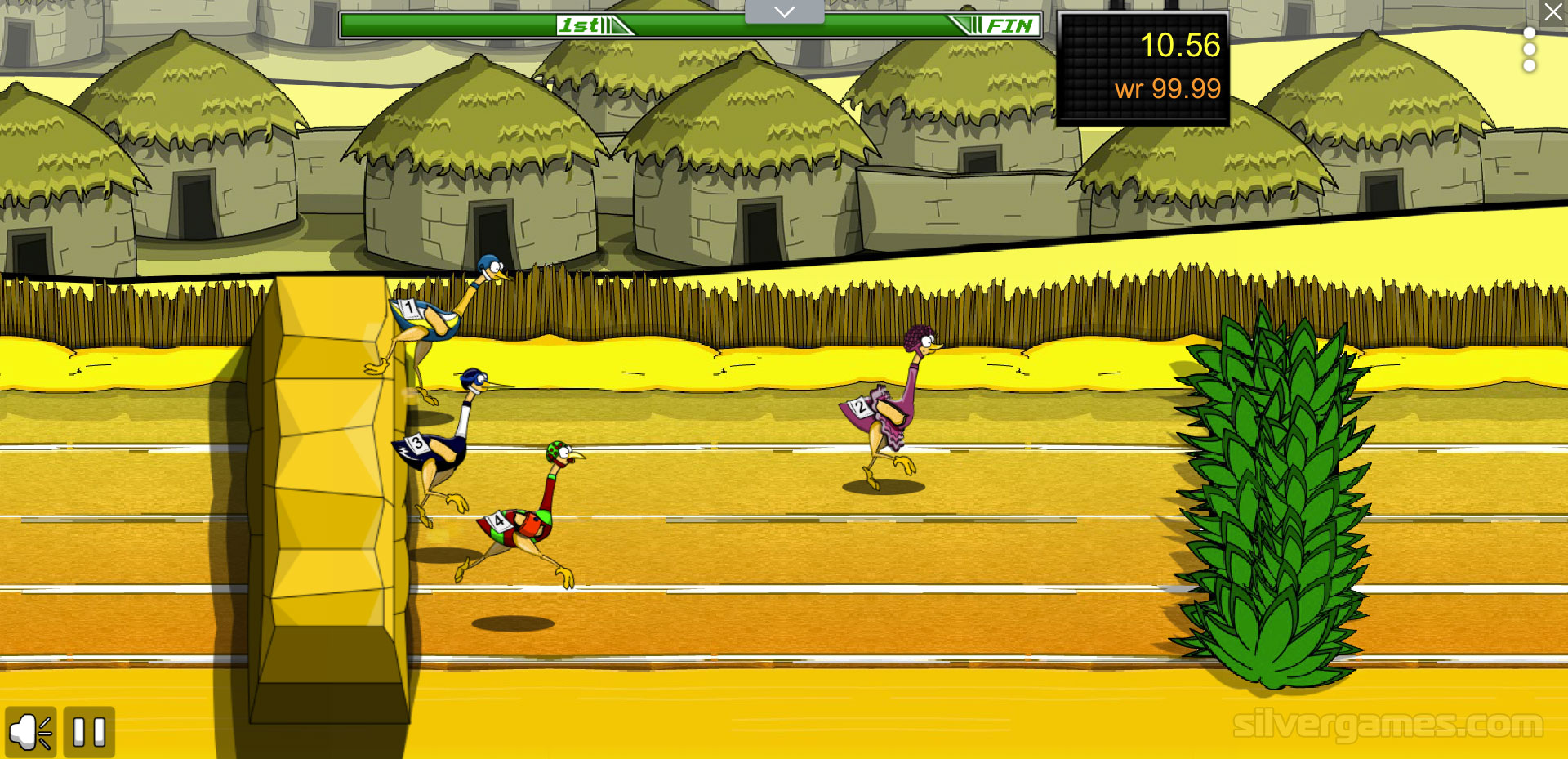1568x759 pixels.
Task: Toggle the sound speaker button
Action: coord(31,731)
